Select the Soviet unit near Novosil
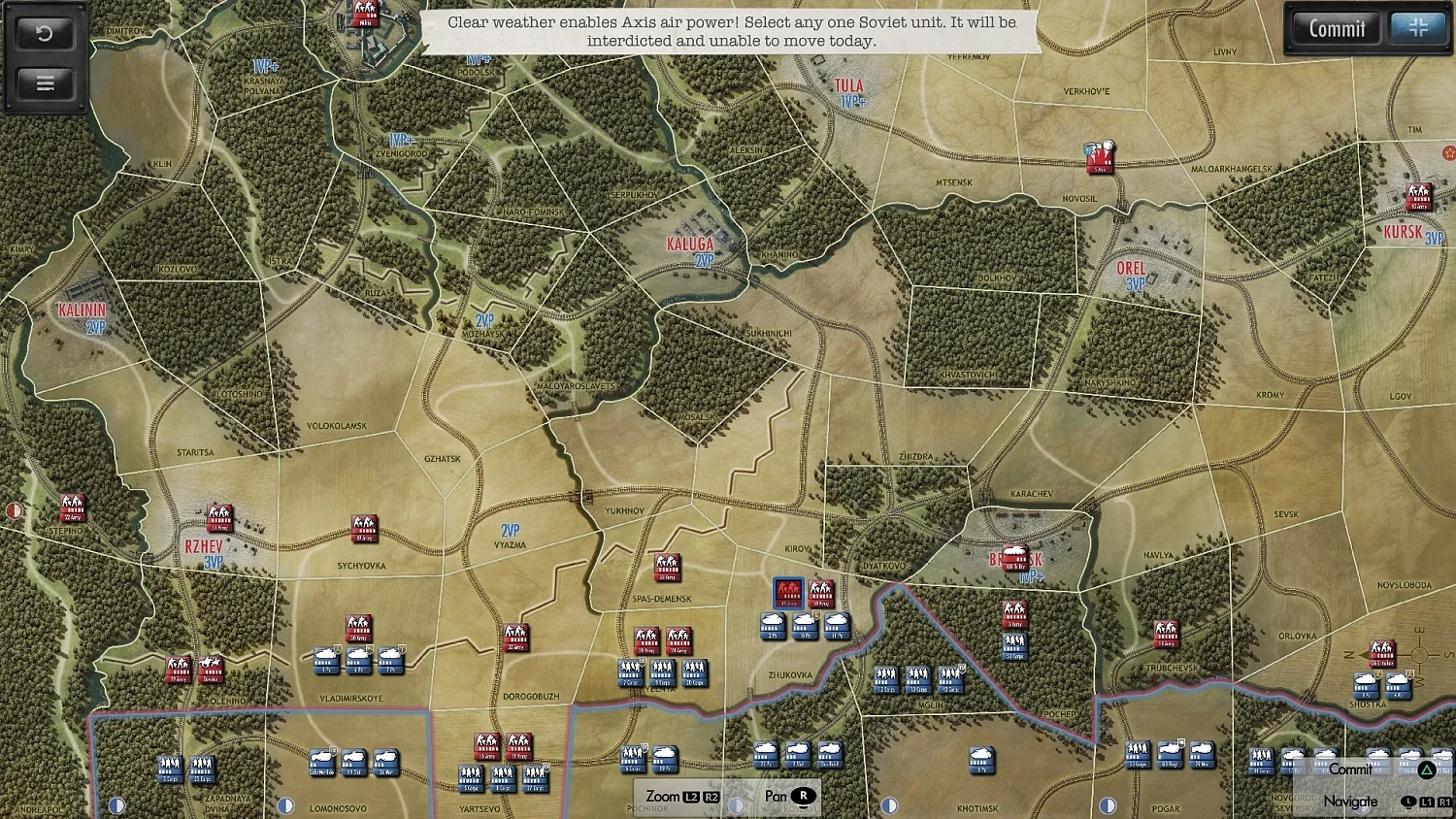1456x819 pixels. pyautogui.click(x=1100, y=157)
